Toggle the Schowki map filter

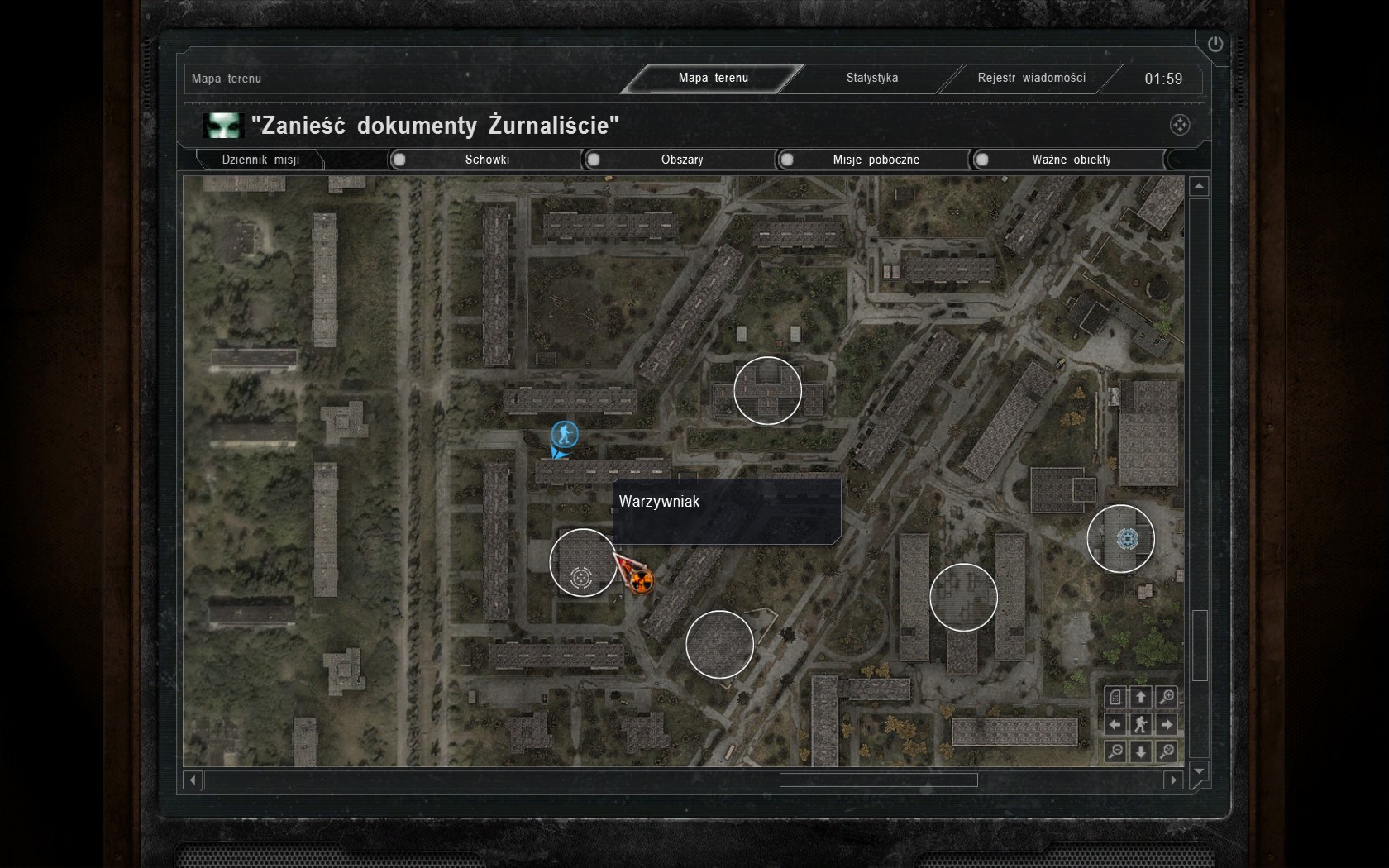(399, 160)
